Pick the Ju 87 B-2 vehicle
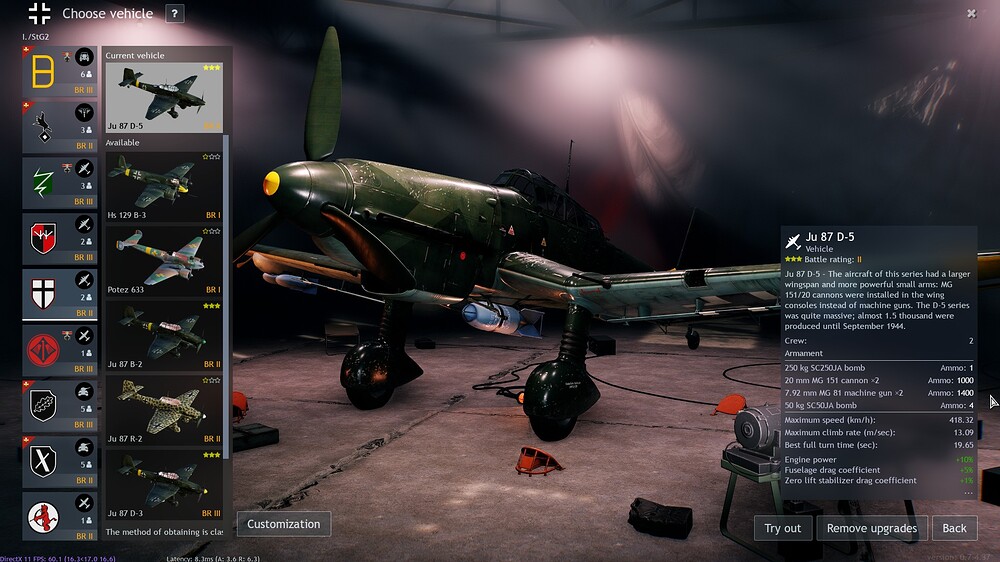The width and height of the screenshot is (1000, 562). pyautogui.click(x=165, y=335)
